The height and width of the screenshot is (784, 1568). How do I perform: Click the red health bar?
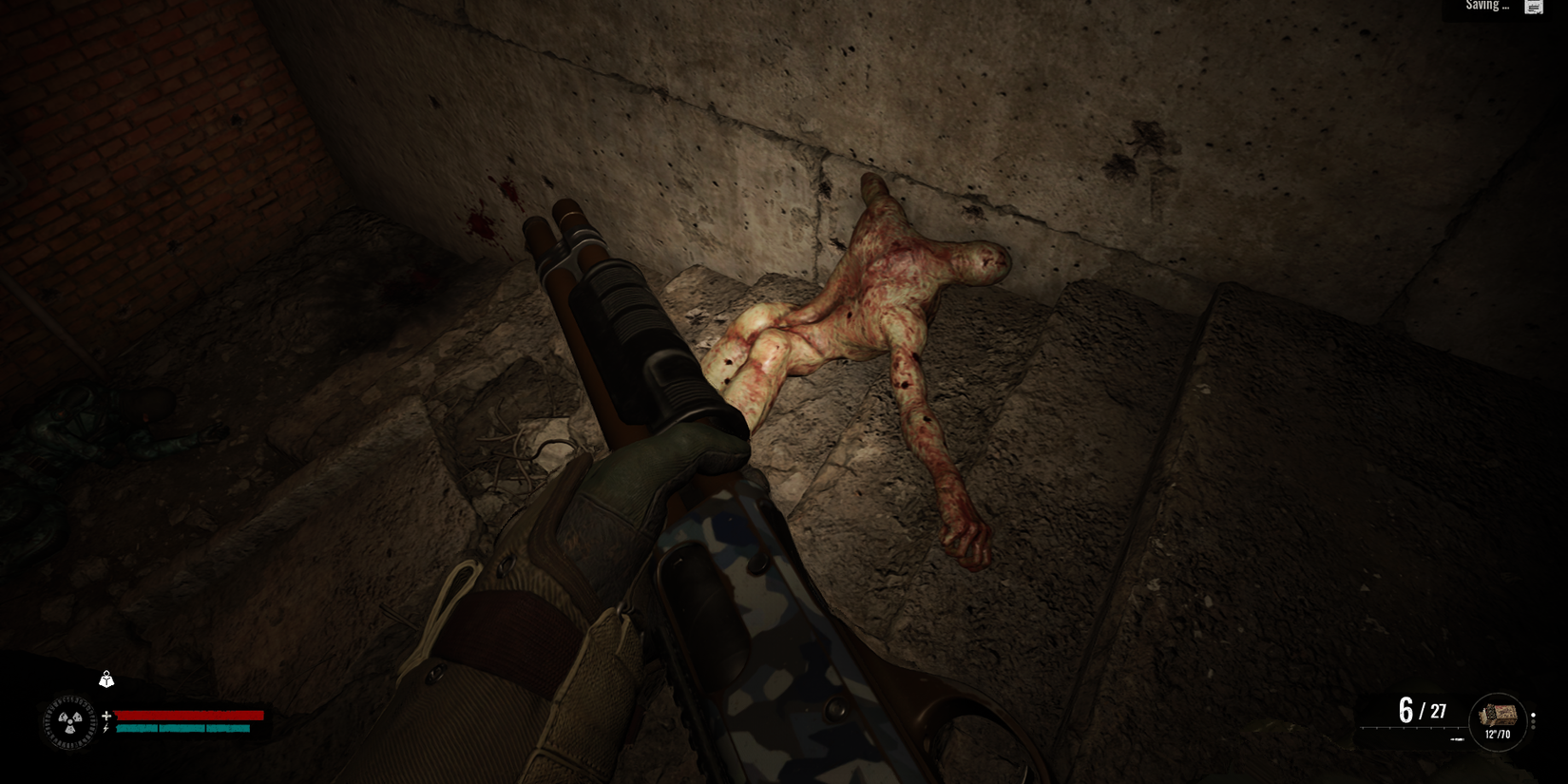188,716
